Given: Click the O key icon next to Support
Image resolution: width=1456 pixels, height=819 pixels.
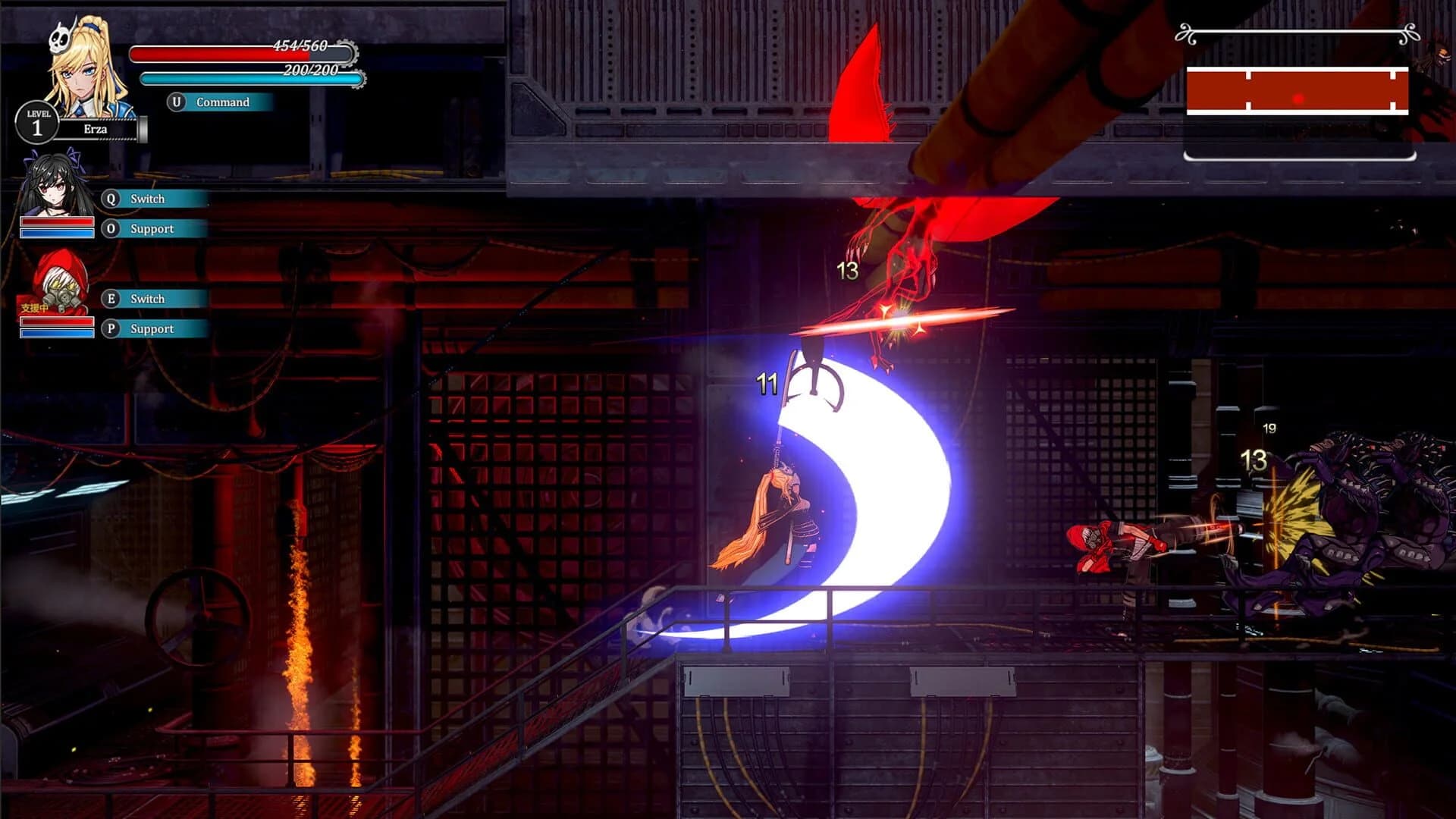Looking at the screenshot, I should pyautogui.click(x=111, y=229).
